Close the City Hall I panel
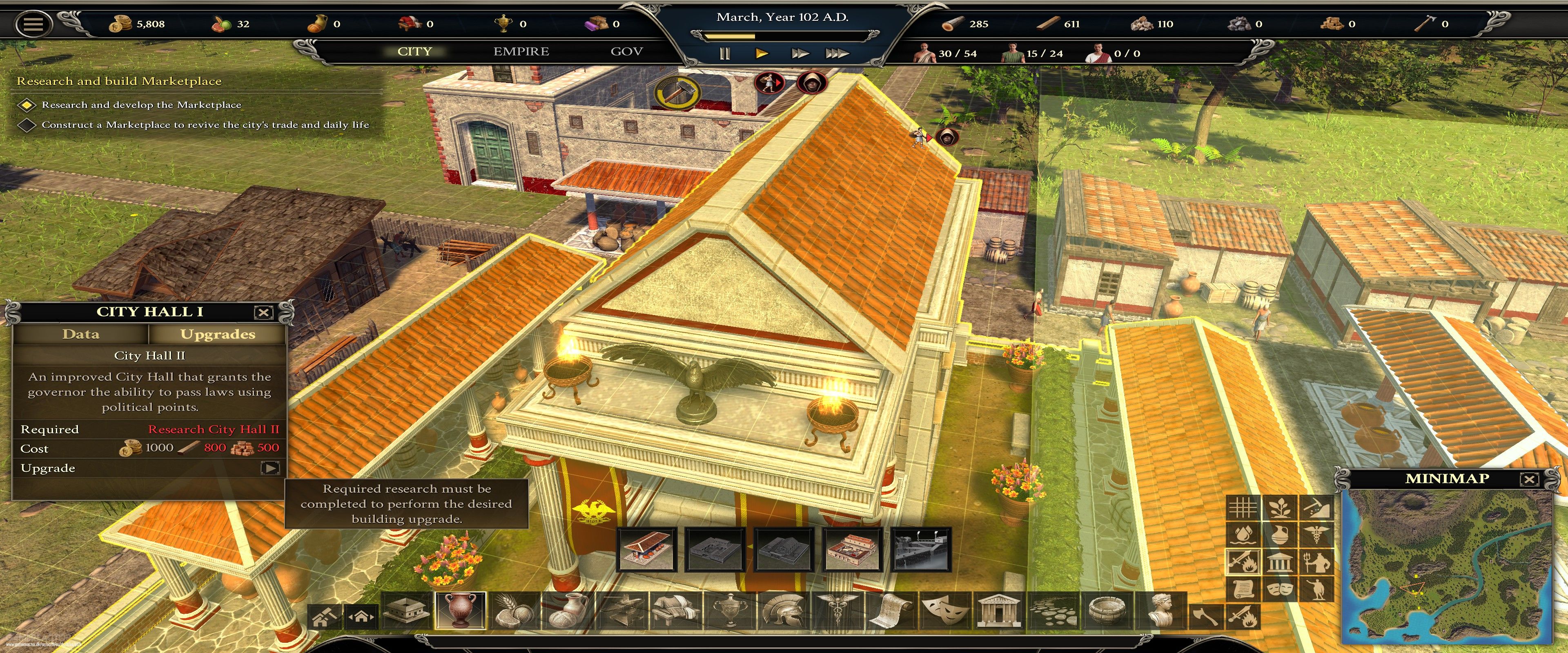This screenshot has height=653, width=1568. point(263,313)
